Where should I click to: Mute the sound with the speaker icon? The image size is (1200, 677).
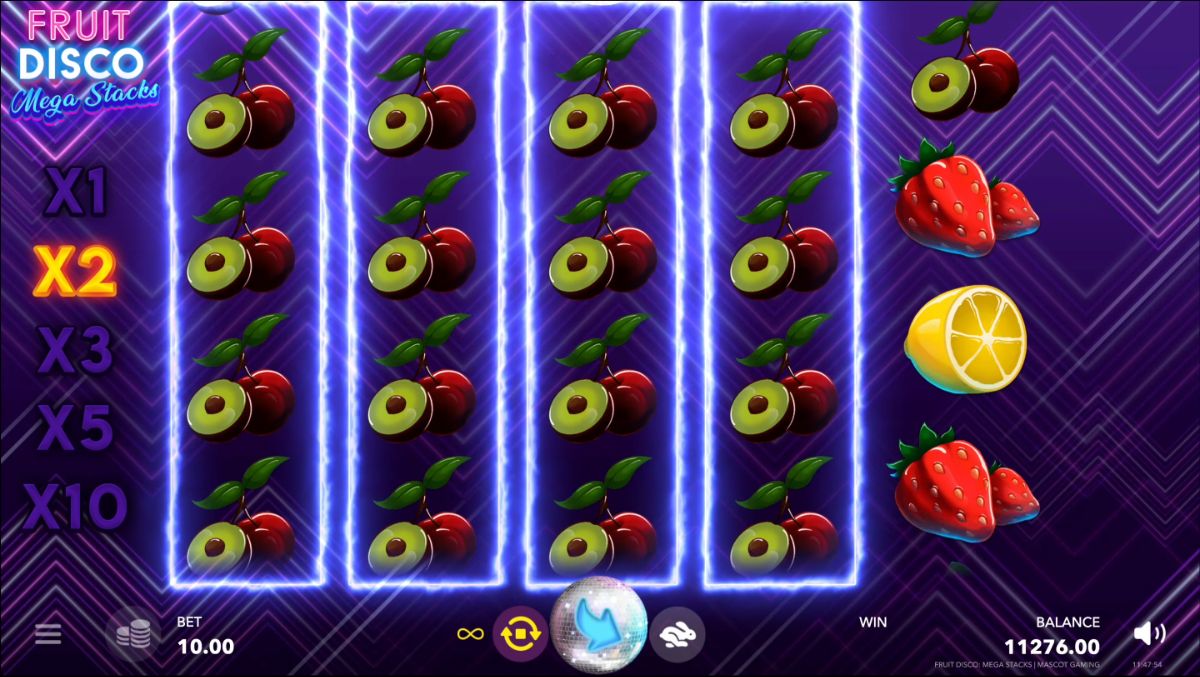coord(1149,633)
